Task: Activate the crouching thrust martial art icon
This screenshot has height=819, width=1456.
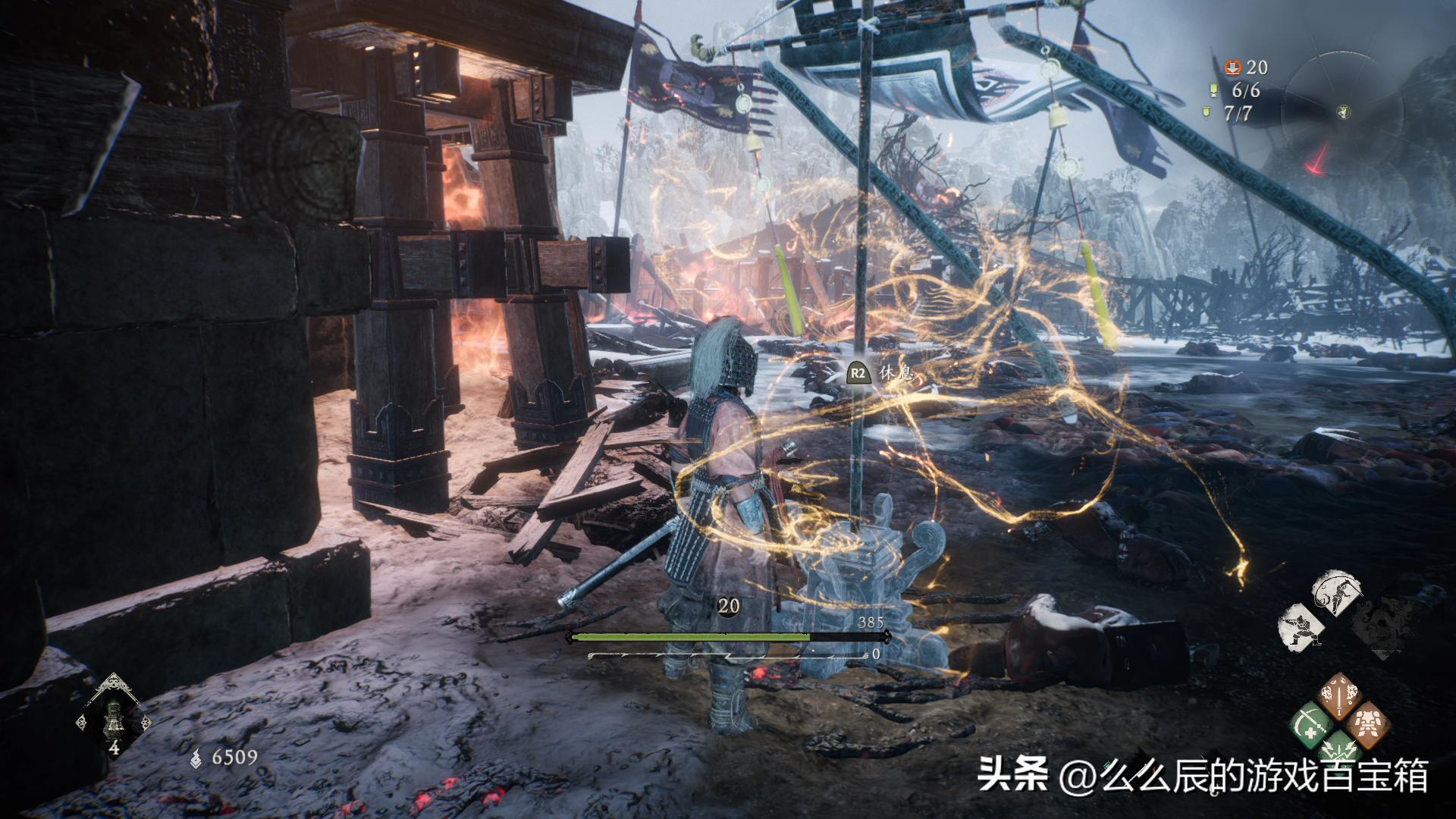Action: pyautogui.click(x=1302, y=628)
